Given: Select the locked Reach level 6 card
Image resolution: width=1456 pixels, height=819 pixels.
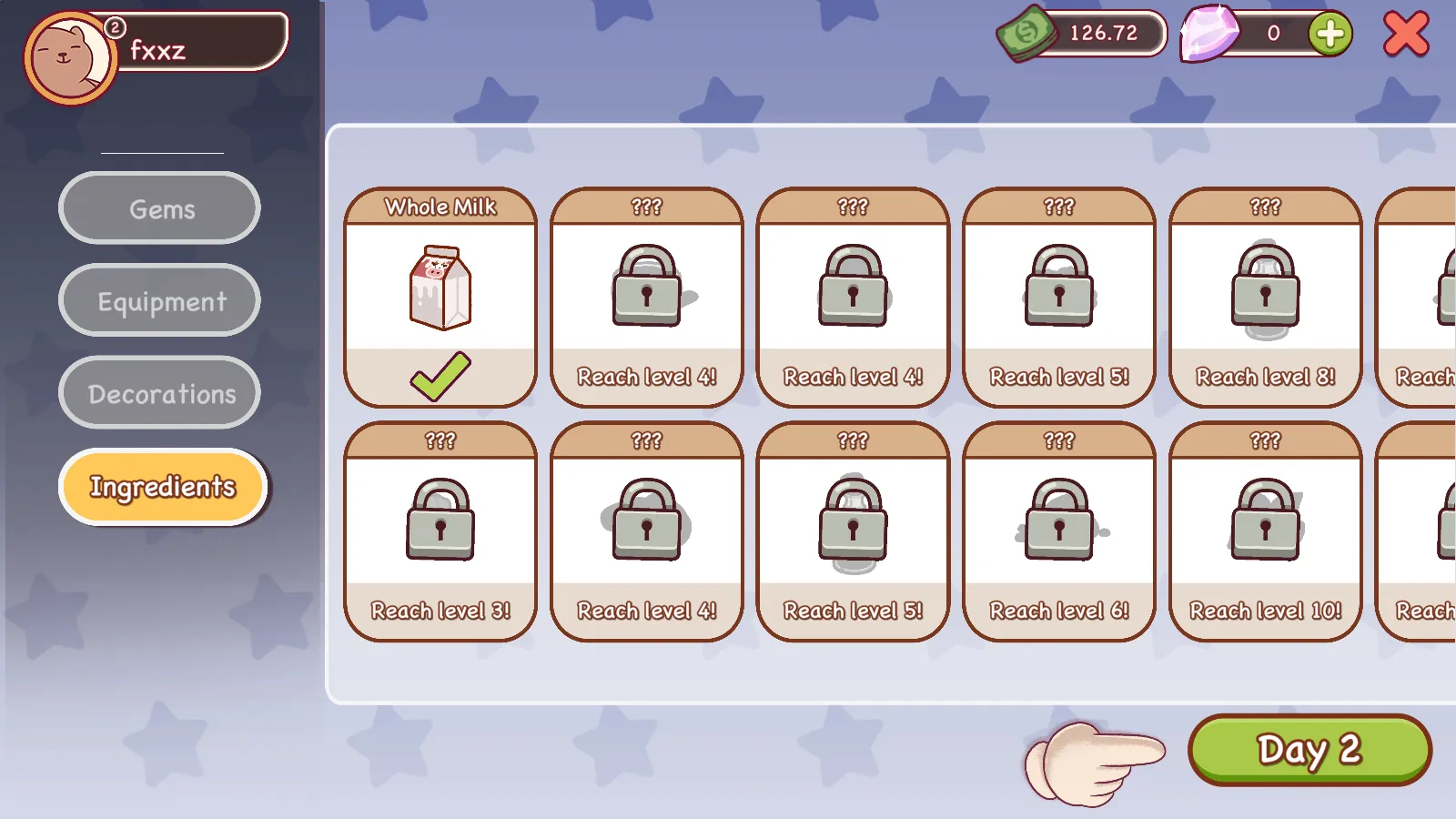Looking at the screenshot, I should (x=1059, y=531).
